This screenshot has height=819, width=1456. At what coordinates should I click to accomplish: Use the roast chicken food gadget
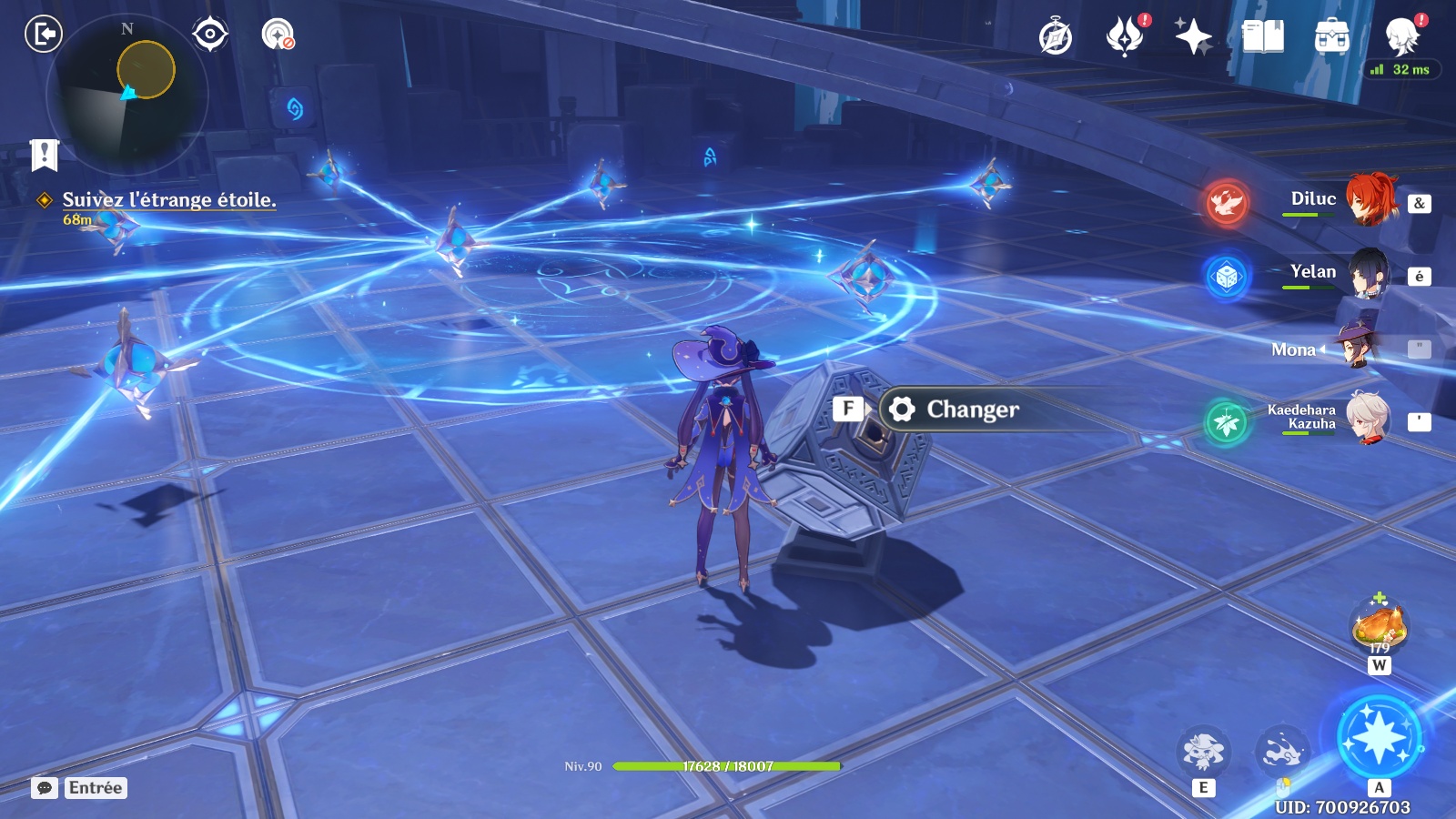click(x=1380, y=627)
